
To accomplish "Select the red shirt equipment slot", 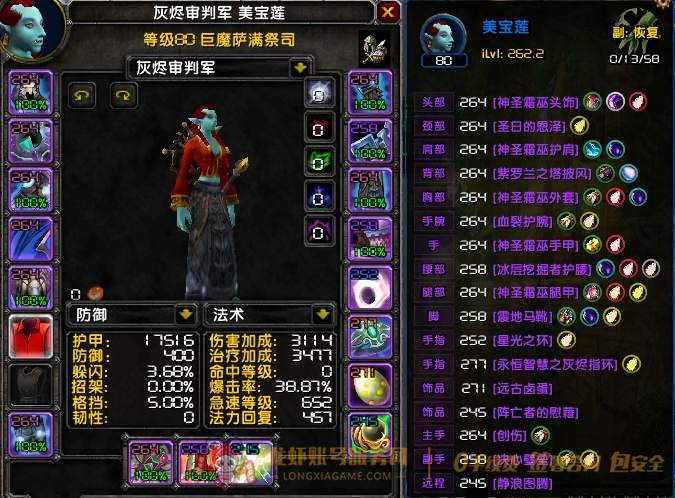I will pyautogui.click(x=30, y=335).
